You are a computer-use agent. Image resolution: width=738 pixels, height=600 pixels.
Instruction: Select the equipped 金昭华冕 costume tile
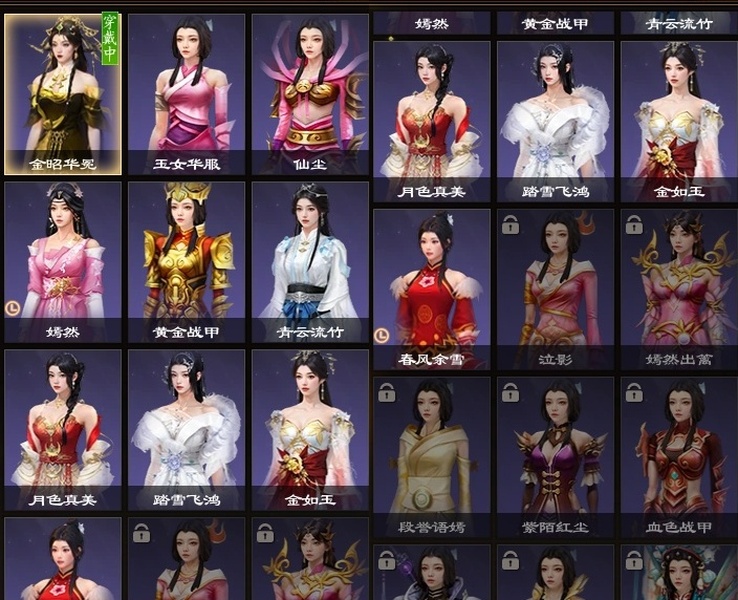click(x=62, y=92)
